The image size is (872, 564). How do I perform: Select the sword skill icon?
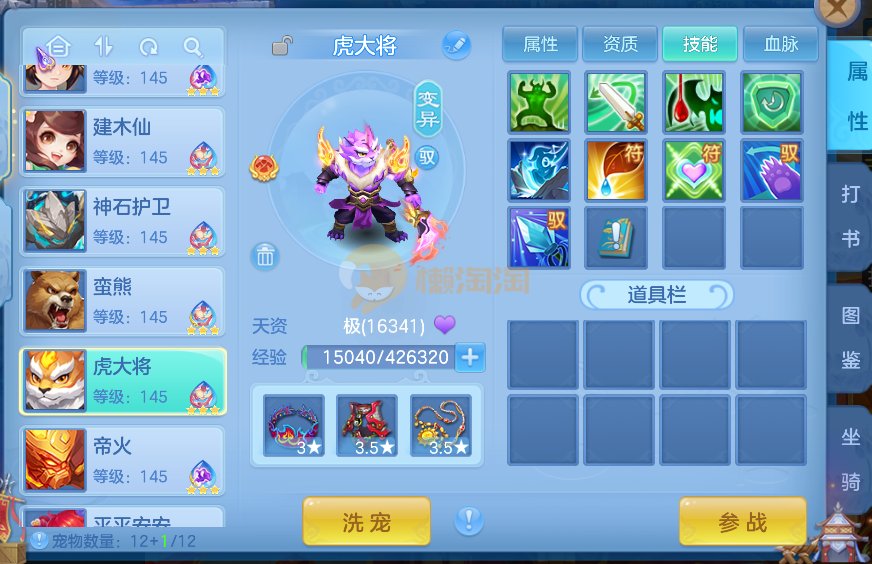[616, 102]
